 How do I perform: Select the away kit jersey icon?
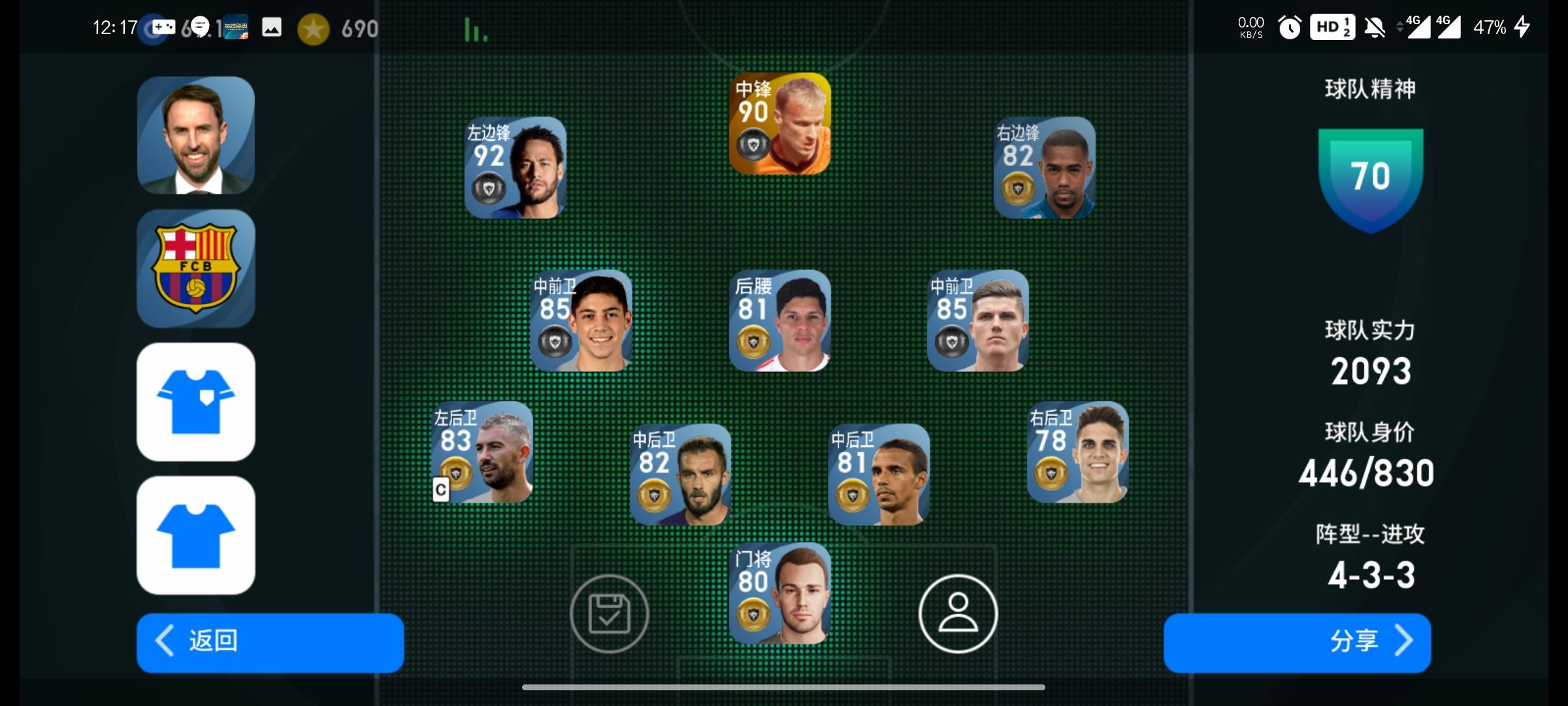[194, 535]
